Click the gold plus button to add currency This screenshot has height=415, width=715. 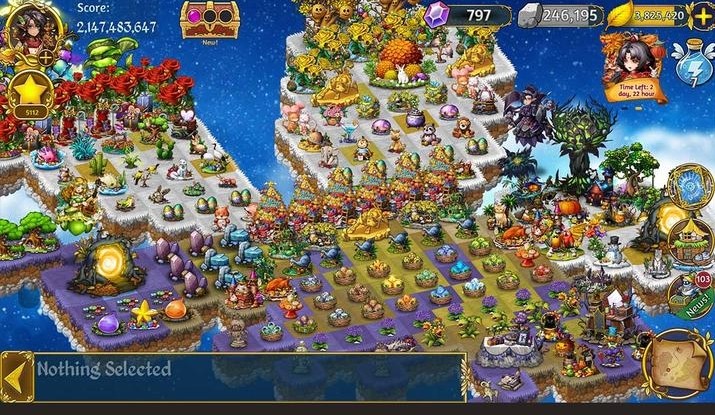click(702, 15)
